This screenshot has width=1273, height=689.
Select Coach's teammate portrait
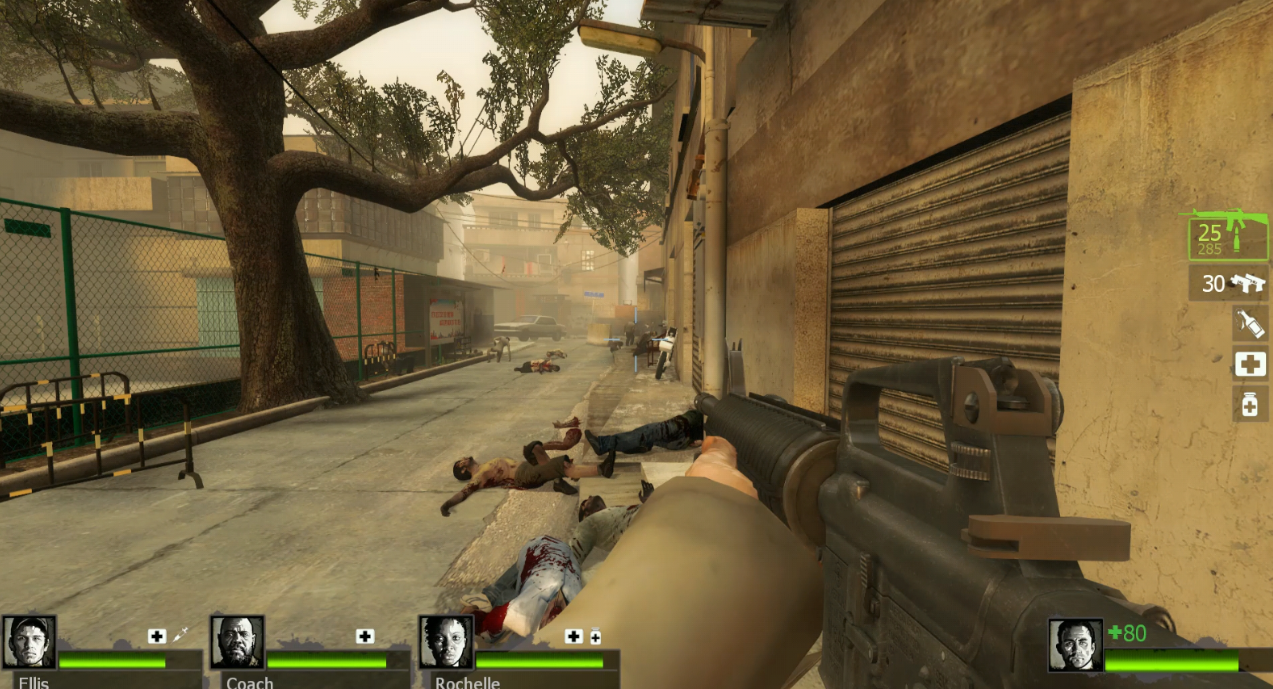coord(237,643)
